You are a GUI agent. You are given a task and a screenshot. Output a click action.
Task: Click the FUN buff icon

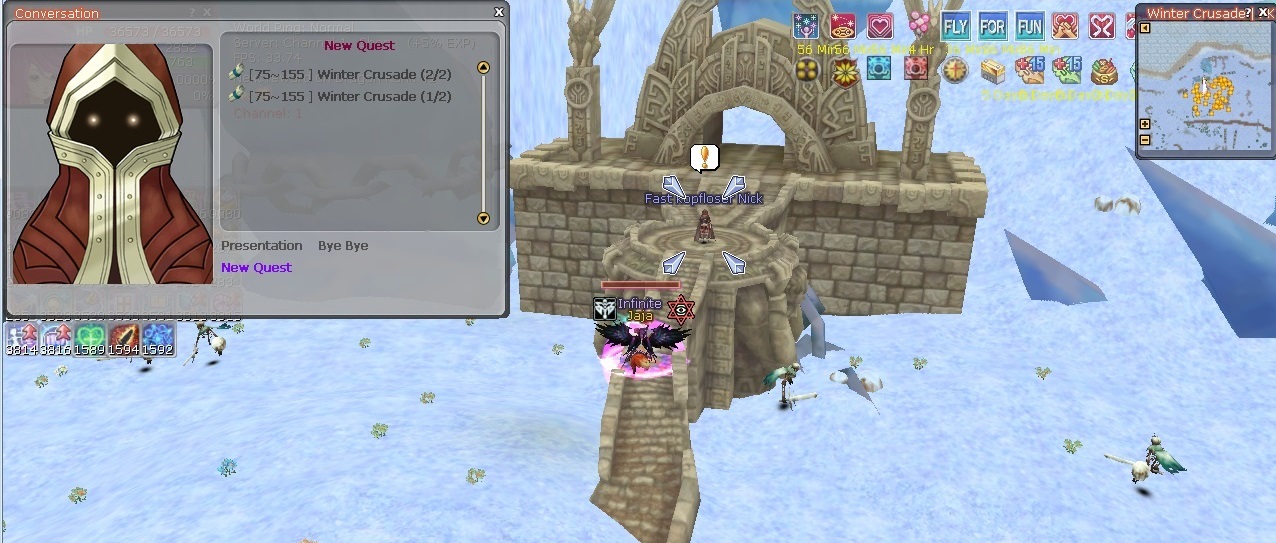click(1029, 26)
